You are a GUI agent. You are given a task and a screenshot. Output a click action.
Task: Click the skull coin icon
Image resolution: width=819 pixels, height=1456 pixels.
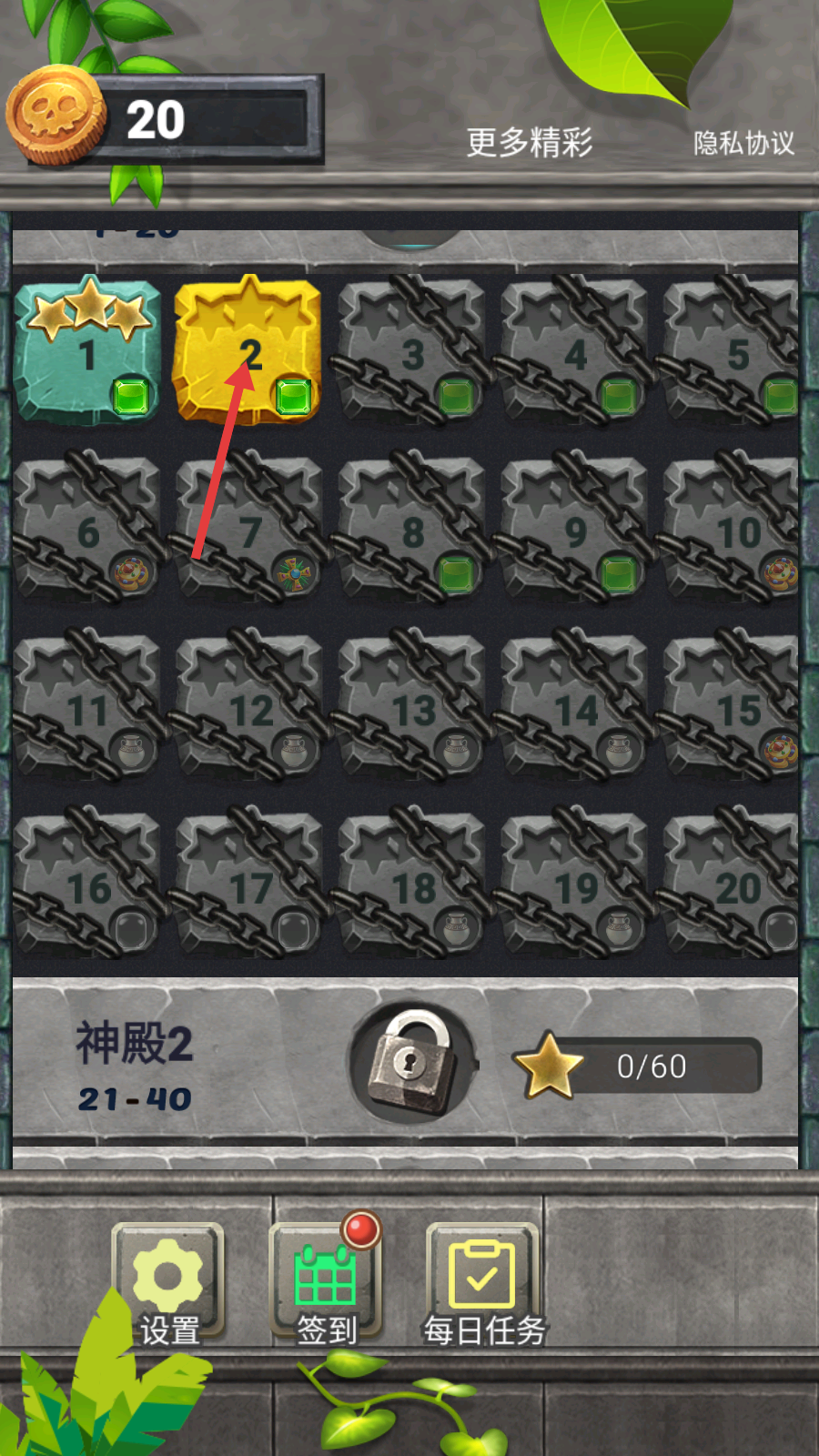click(56, 116)
